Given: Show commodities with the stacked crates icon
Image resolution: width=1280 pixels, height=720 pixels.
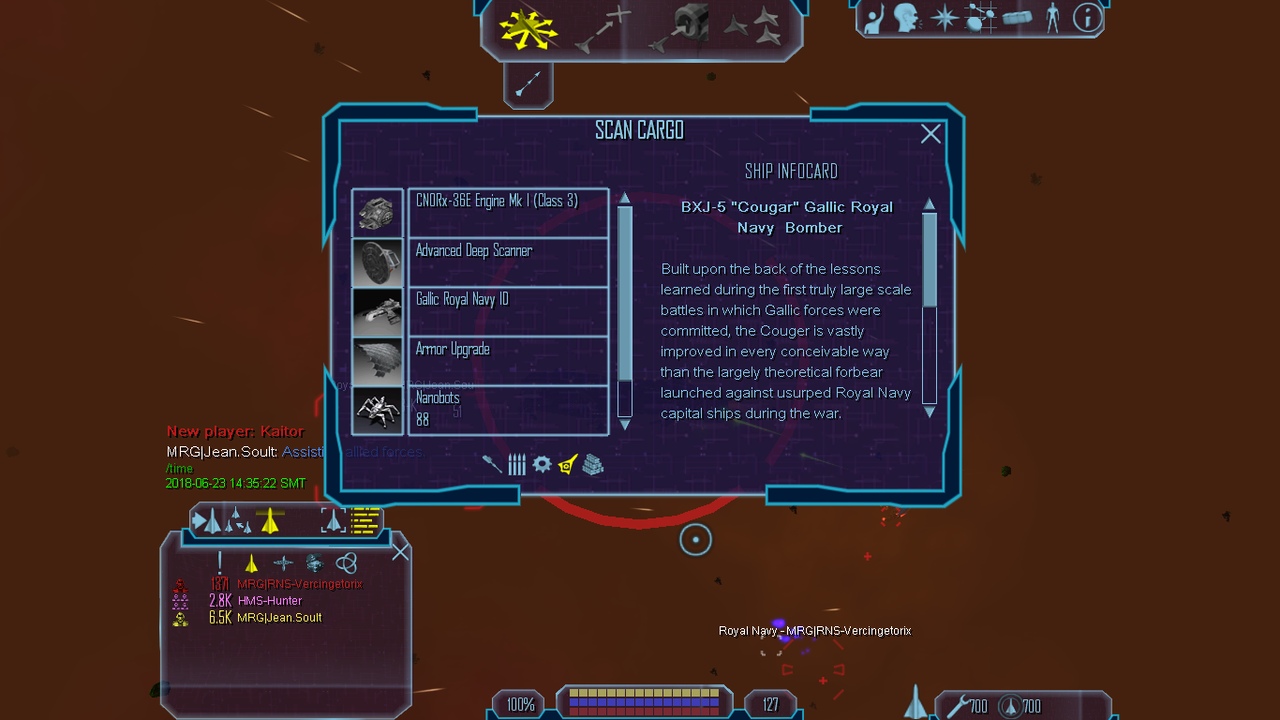Looking at the screenshot, I should click(x=593, y=464).
